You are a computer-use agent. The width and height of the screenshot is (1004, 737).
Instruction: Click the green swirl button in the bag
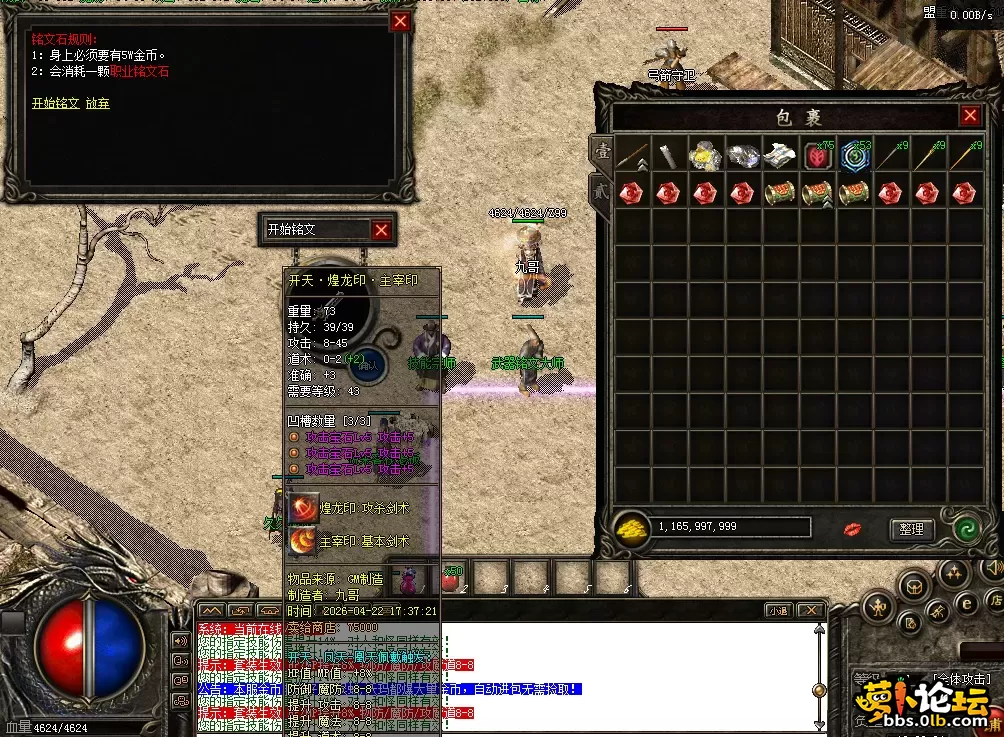click(966, 529)
